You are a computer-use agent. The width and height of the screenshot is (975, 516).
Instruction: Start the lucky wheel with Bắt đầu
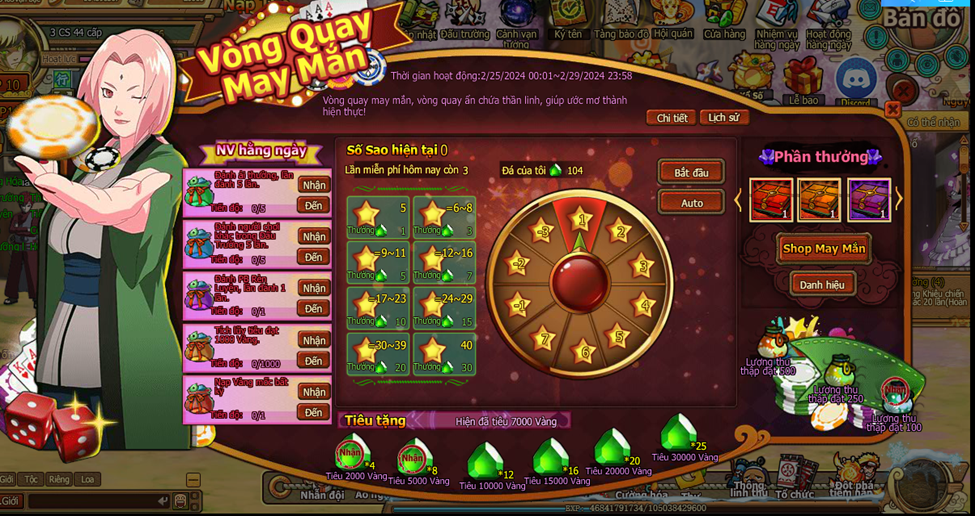point(691,173)
